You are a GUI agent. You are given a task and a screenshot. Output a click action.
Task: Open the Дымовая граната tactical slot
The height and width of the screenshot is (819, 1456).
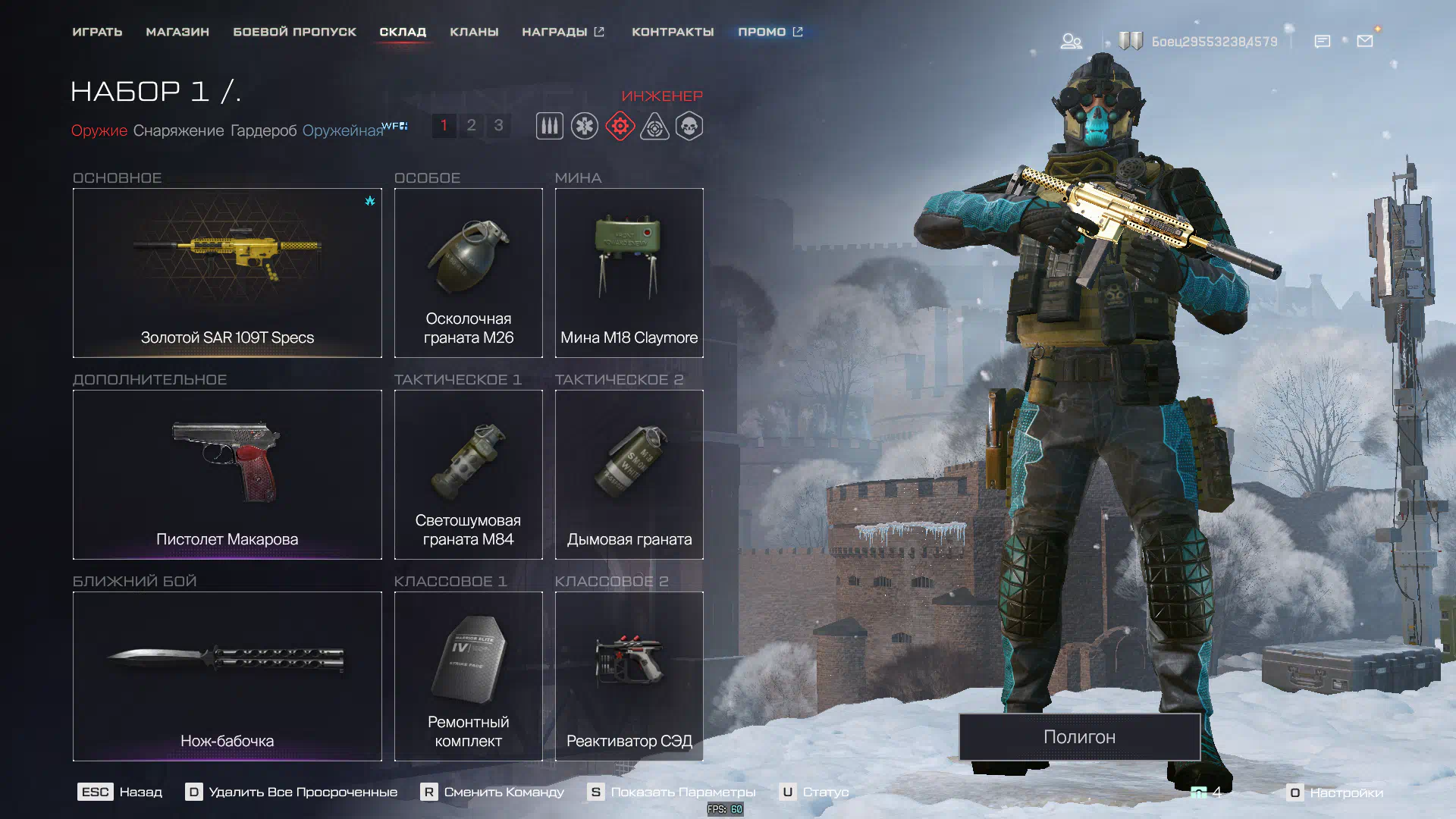(629, 474)
